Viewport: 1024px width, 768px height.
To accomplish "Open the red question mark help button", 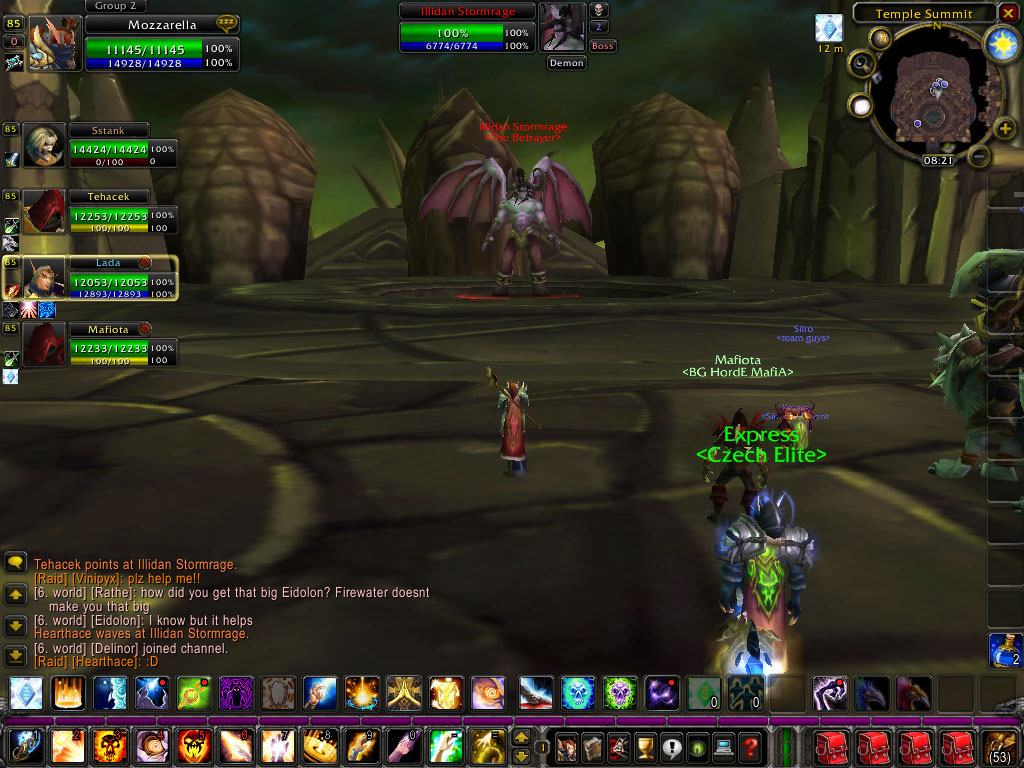I will tap(749, 746).
